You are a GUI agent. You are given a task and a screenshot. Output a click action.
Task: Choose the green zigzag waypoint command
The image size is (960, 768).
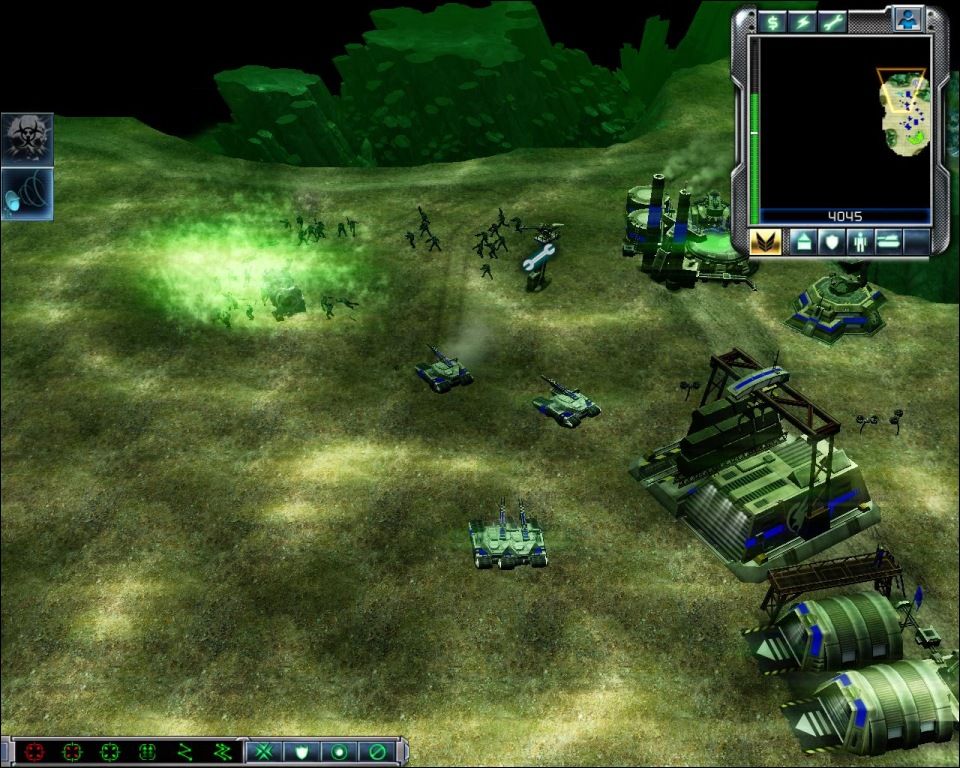[x=184, y=751]
